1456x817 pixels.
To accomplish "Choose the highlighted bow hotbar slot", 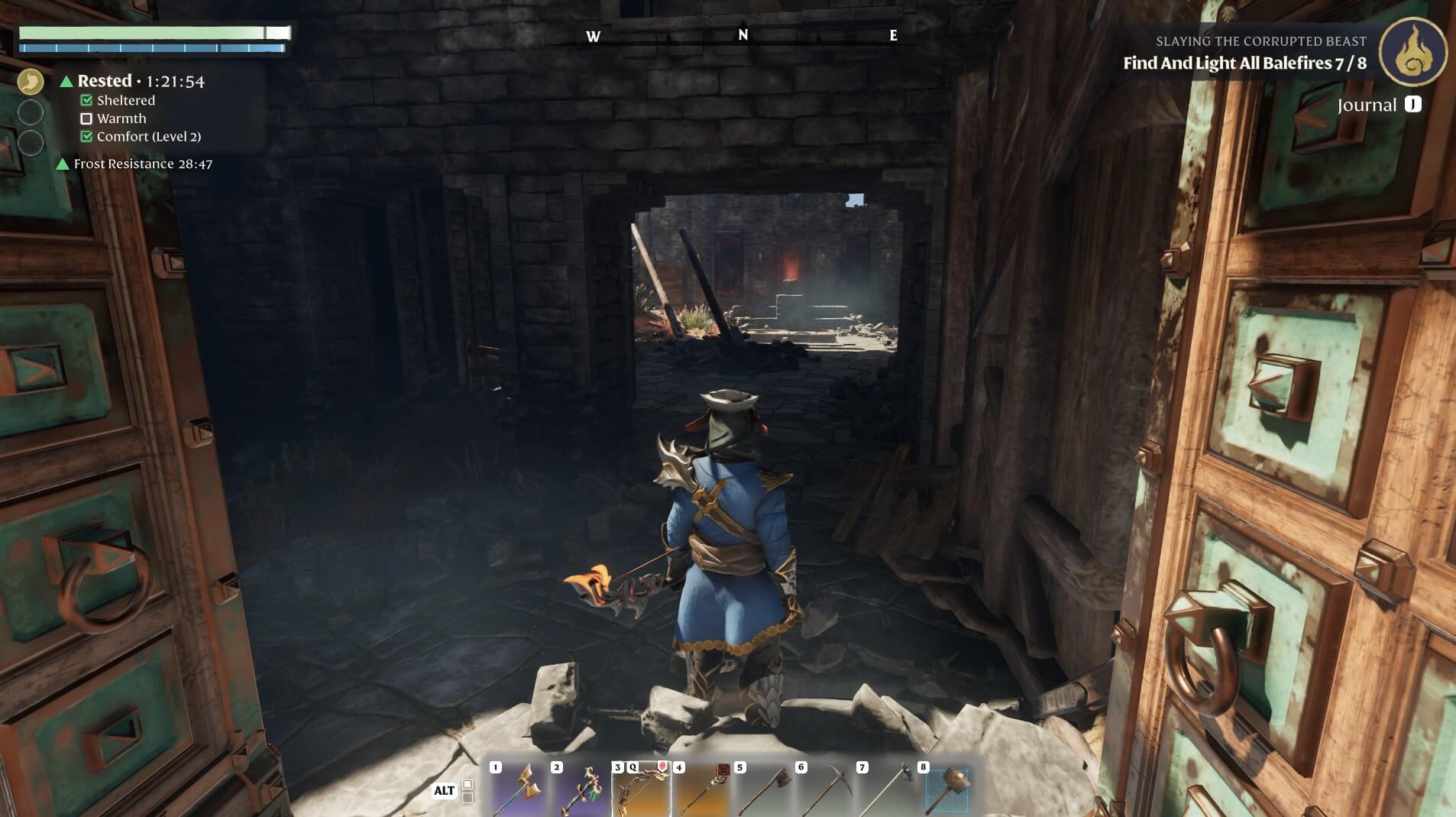I will 642,789.
